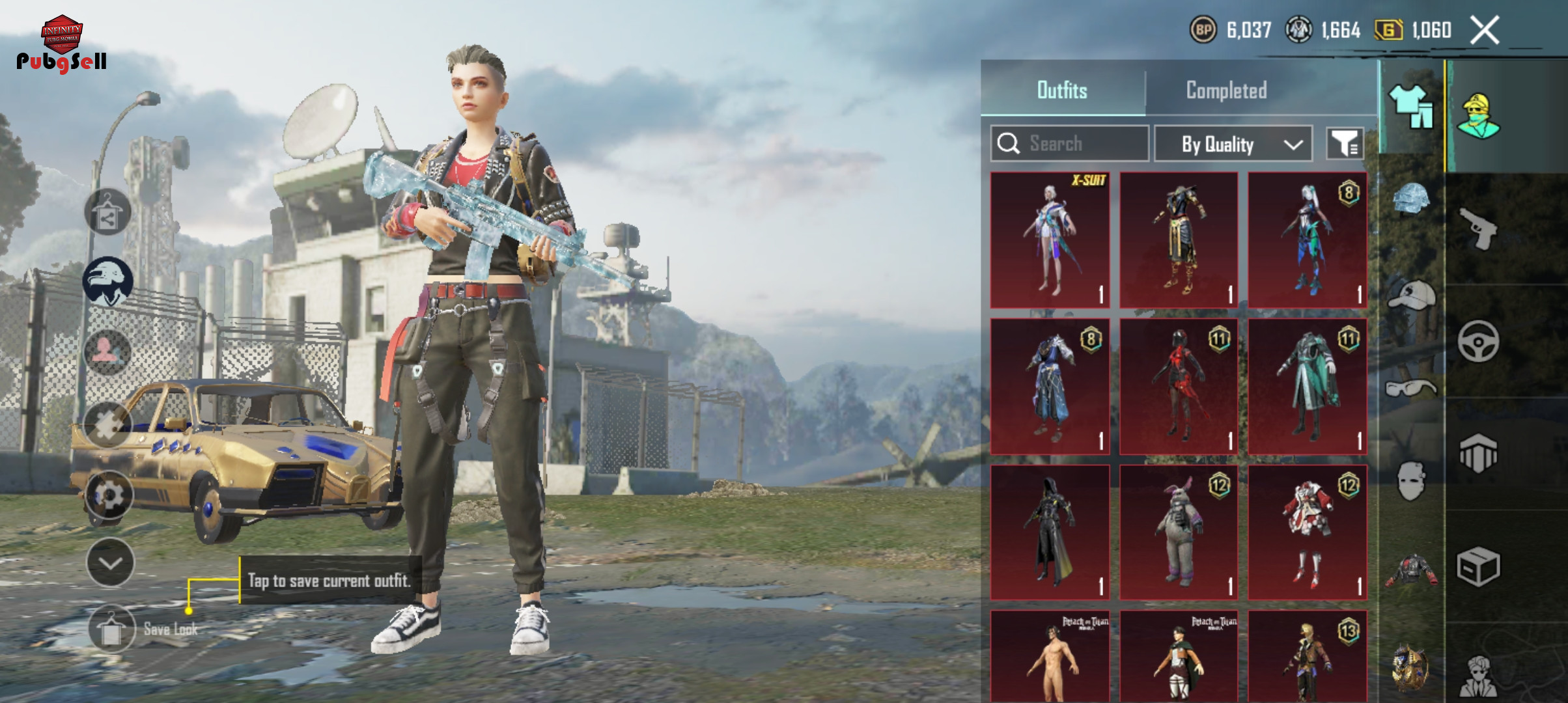
Task: Open the helmet category
Action: pos(1410,200)
